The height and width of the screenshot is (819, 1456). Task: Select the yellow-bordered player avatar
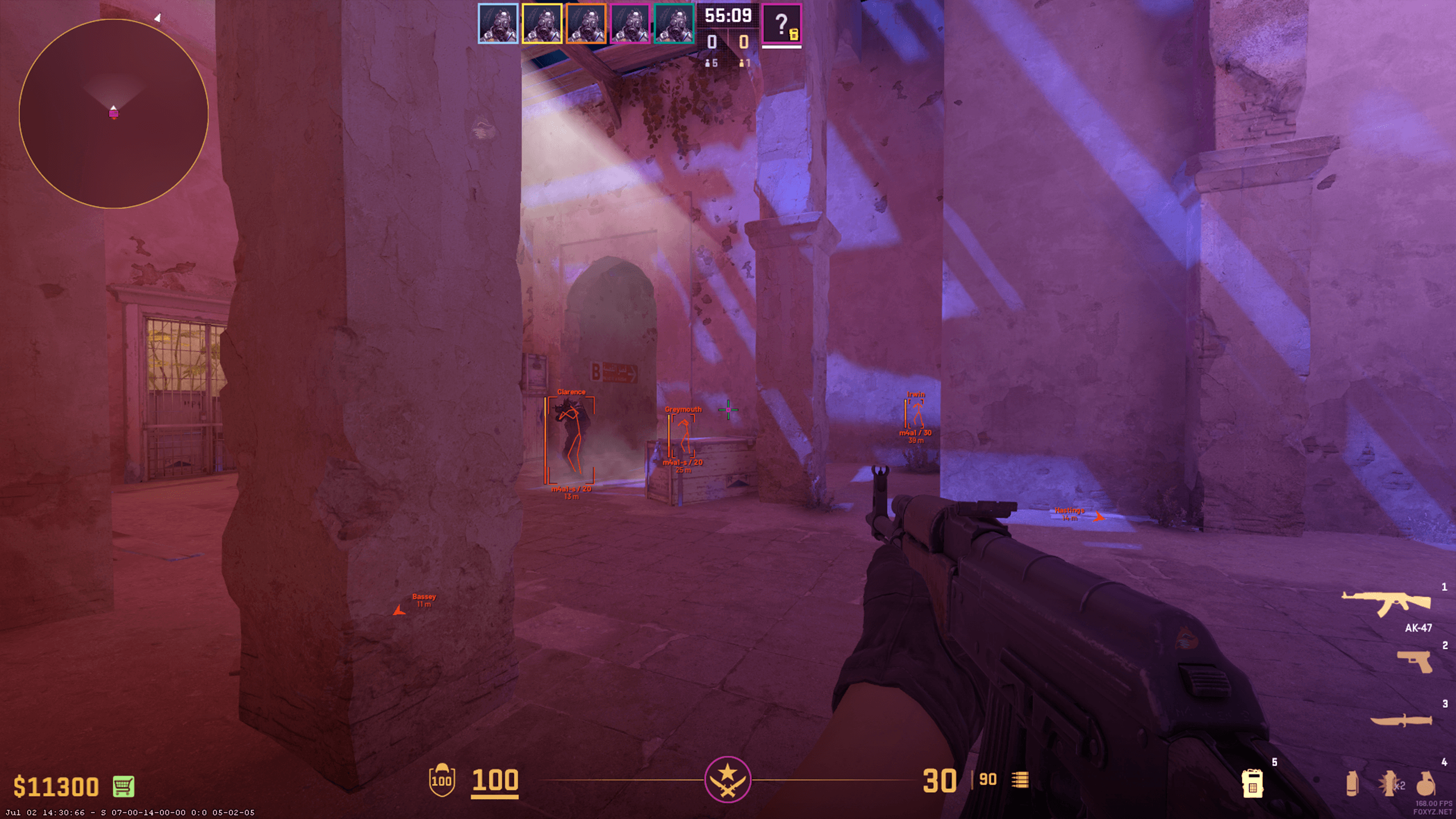click(x=542, y=24)
